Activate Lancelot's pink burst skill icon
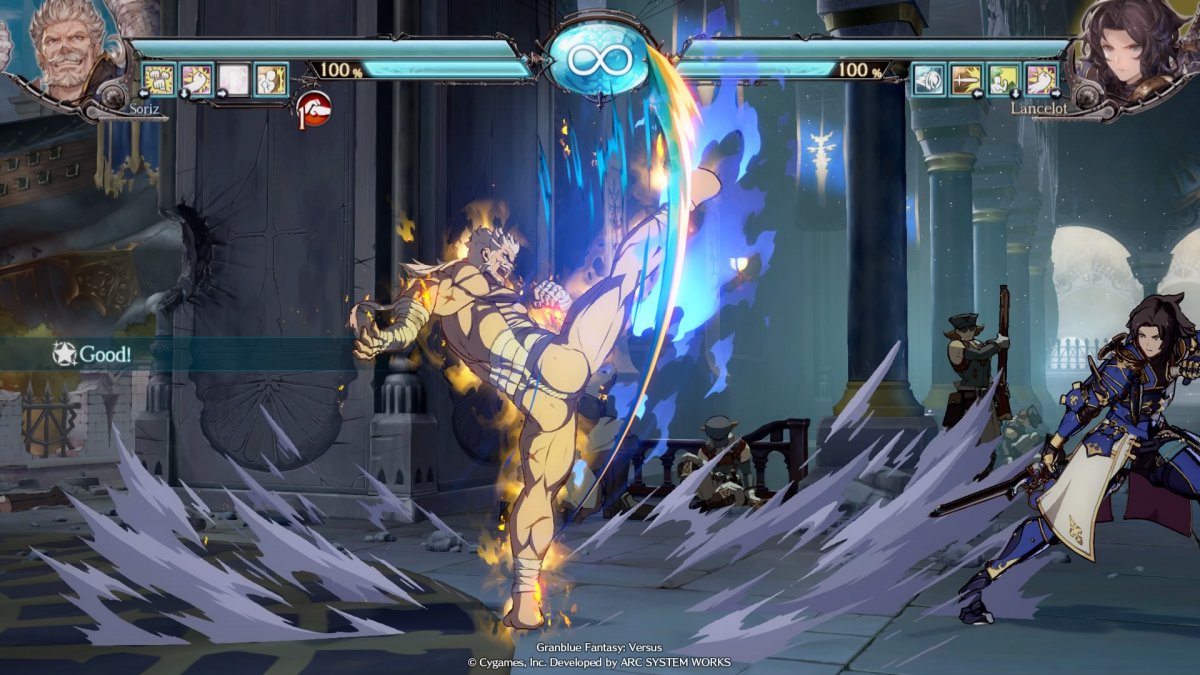1200x675 pixels. pyautogui.click(x=1040, y=78)
